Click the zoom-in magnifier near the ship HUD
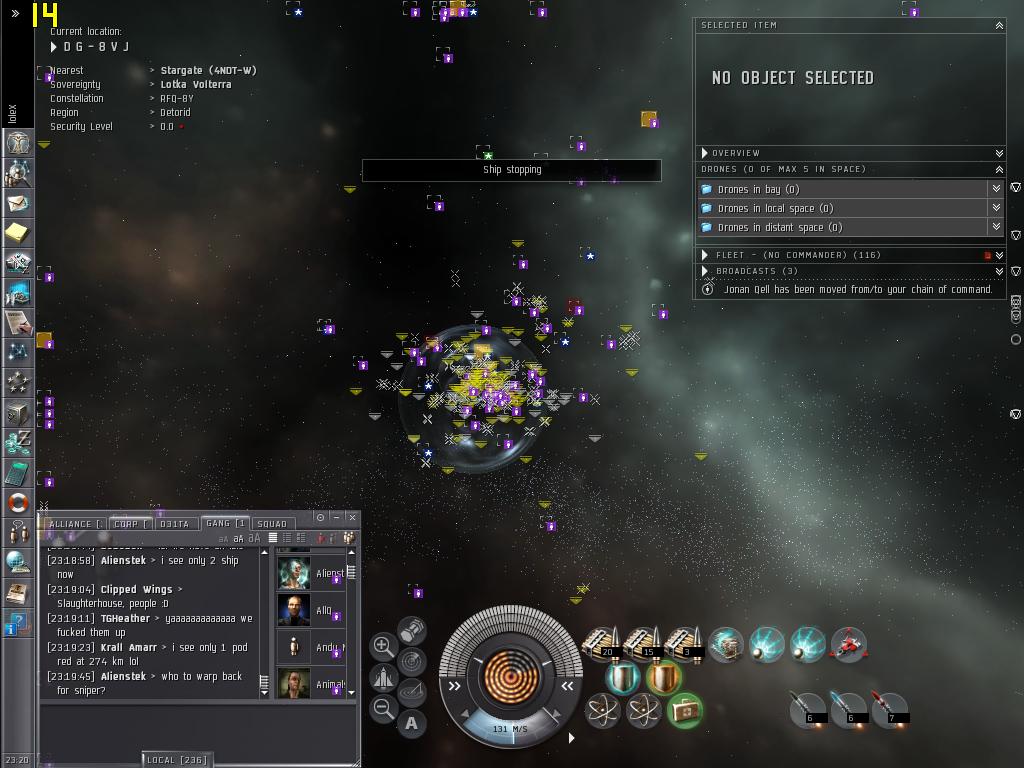Viewport: 1024px width, 768px height. click(383, 646)
